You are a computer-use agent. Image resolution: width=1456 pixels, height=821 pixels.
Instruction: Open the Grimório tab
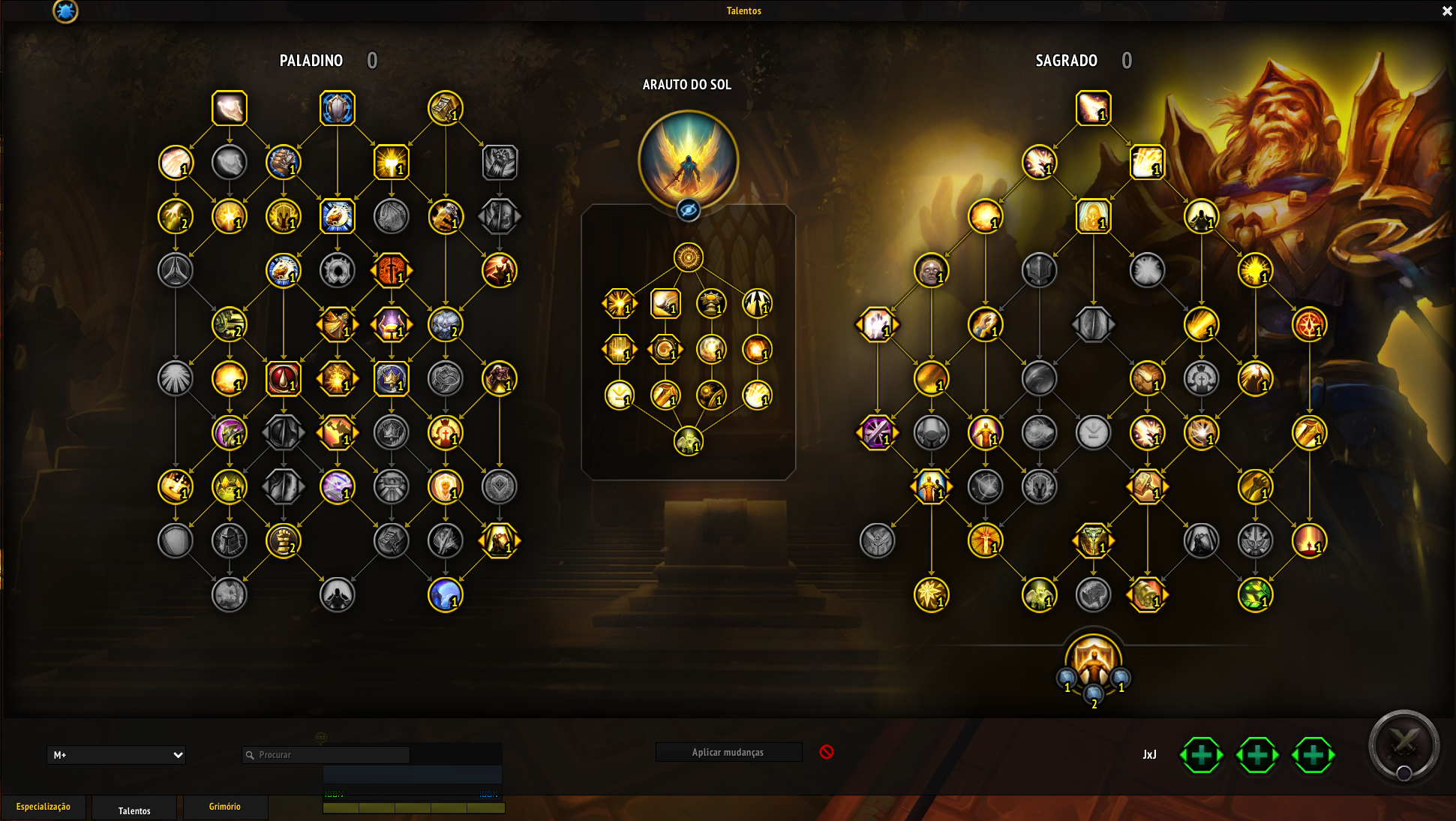(x=225, y=807)
